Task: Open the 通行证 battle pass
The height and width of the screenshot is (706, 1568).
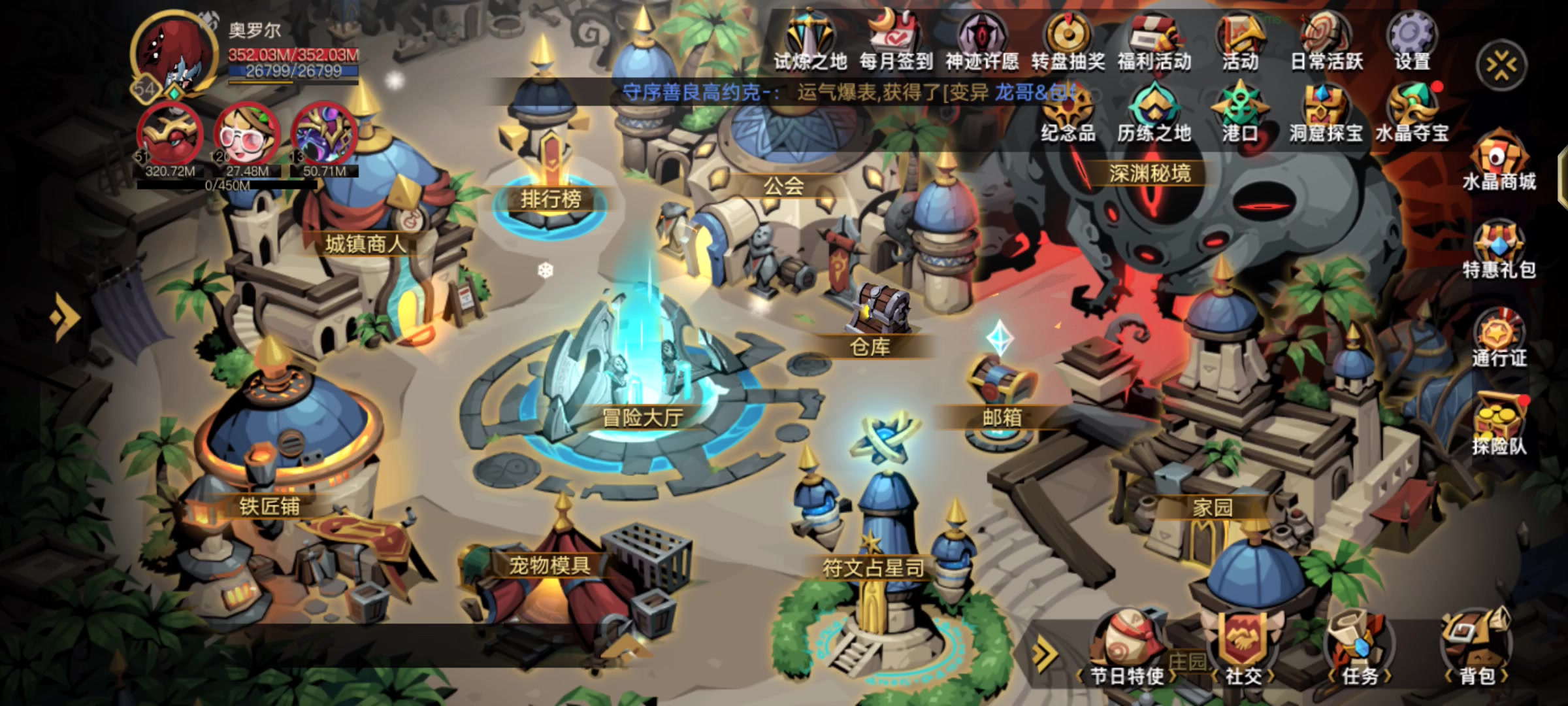Action: (x=1499, y=340)
